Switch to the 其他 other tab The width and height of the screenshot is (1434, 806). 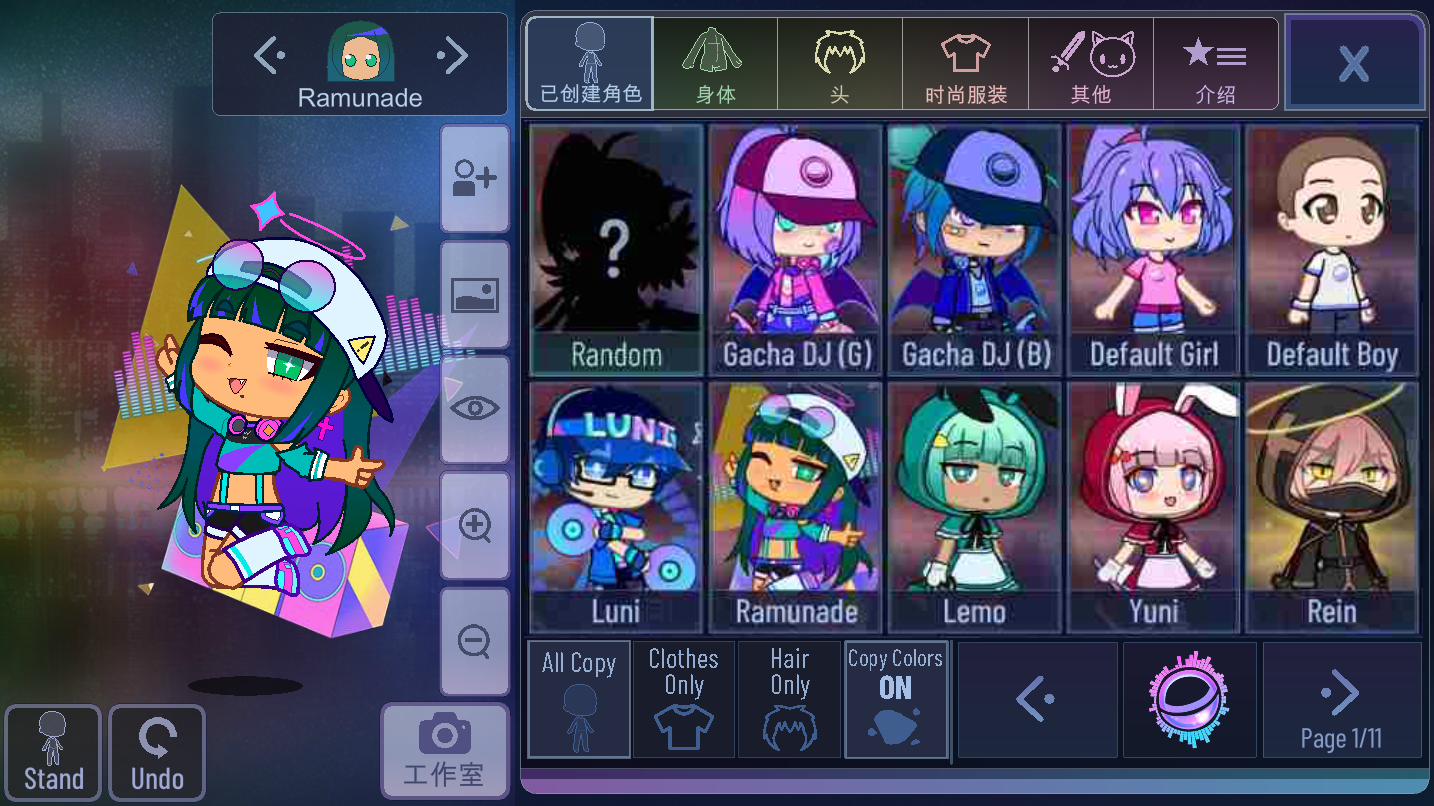[x=1090, y=63]
